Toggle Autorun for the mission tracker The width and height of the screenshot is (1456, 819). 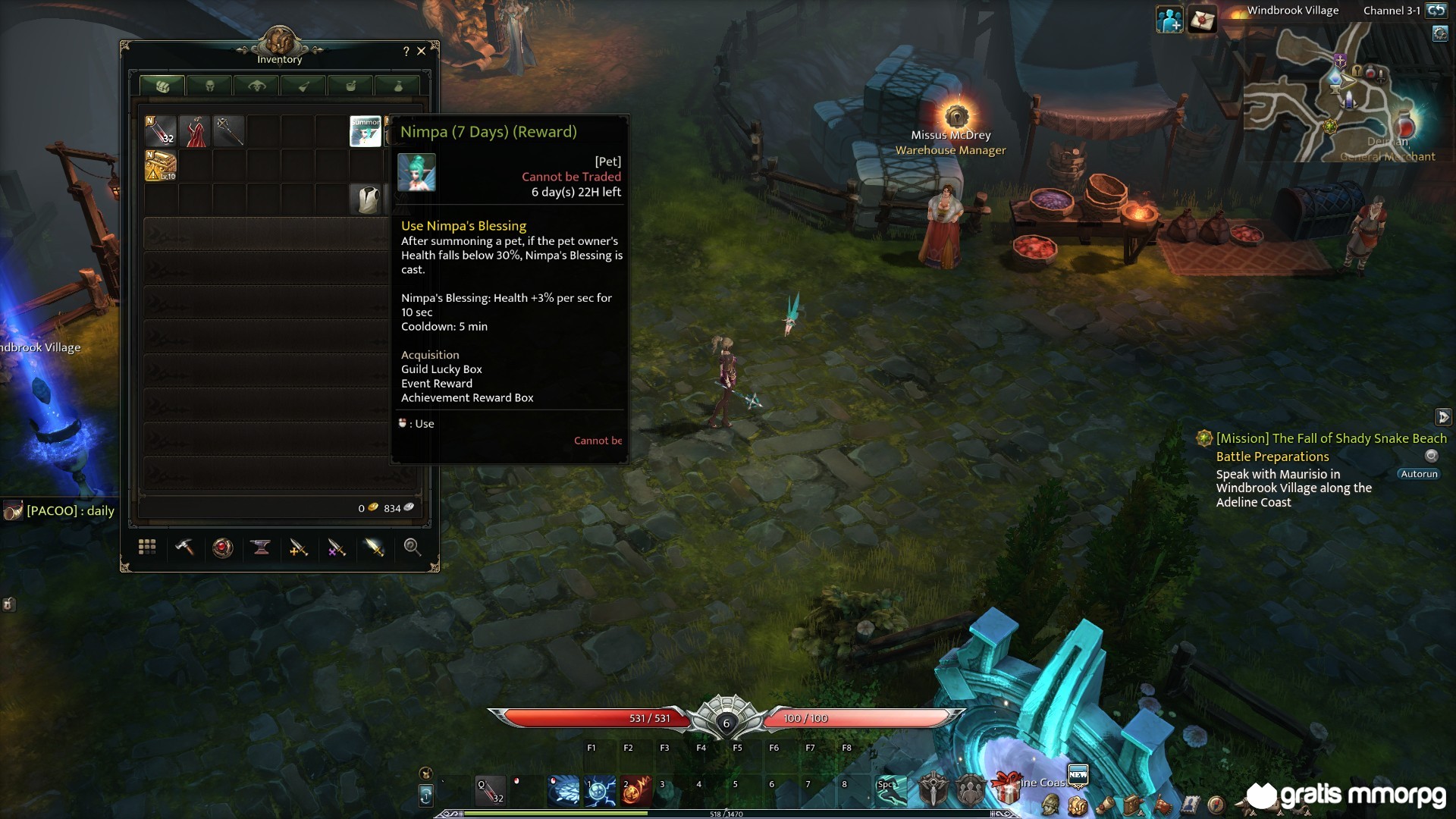point(1419,474)
